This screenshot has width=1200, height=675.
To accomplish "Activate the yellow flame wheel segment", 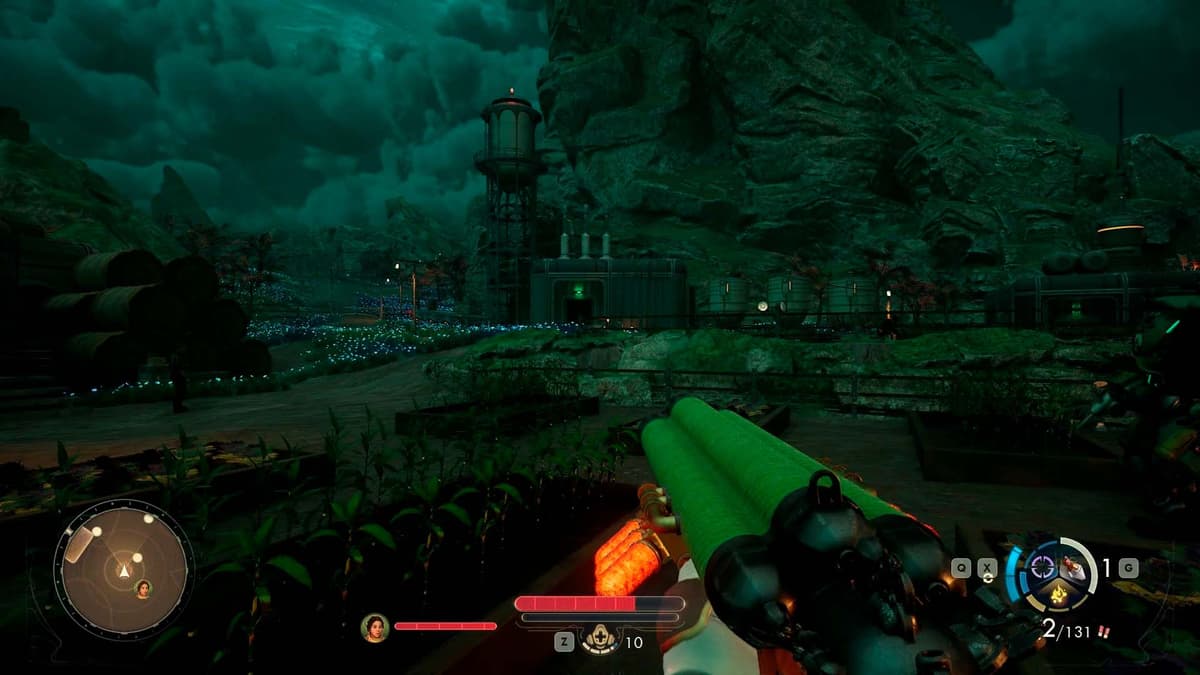I will 1056,595.
